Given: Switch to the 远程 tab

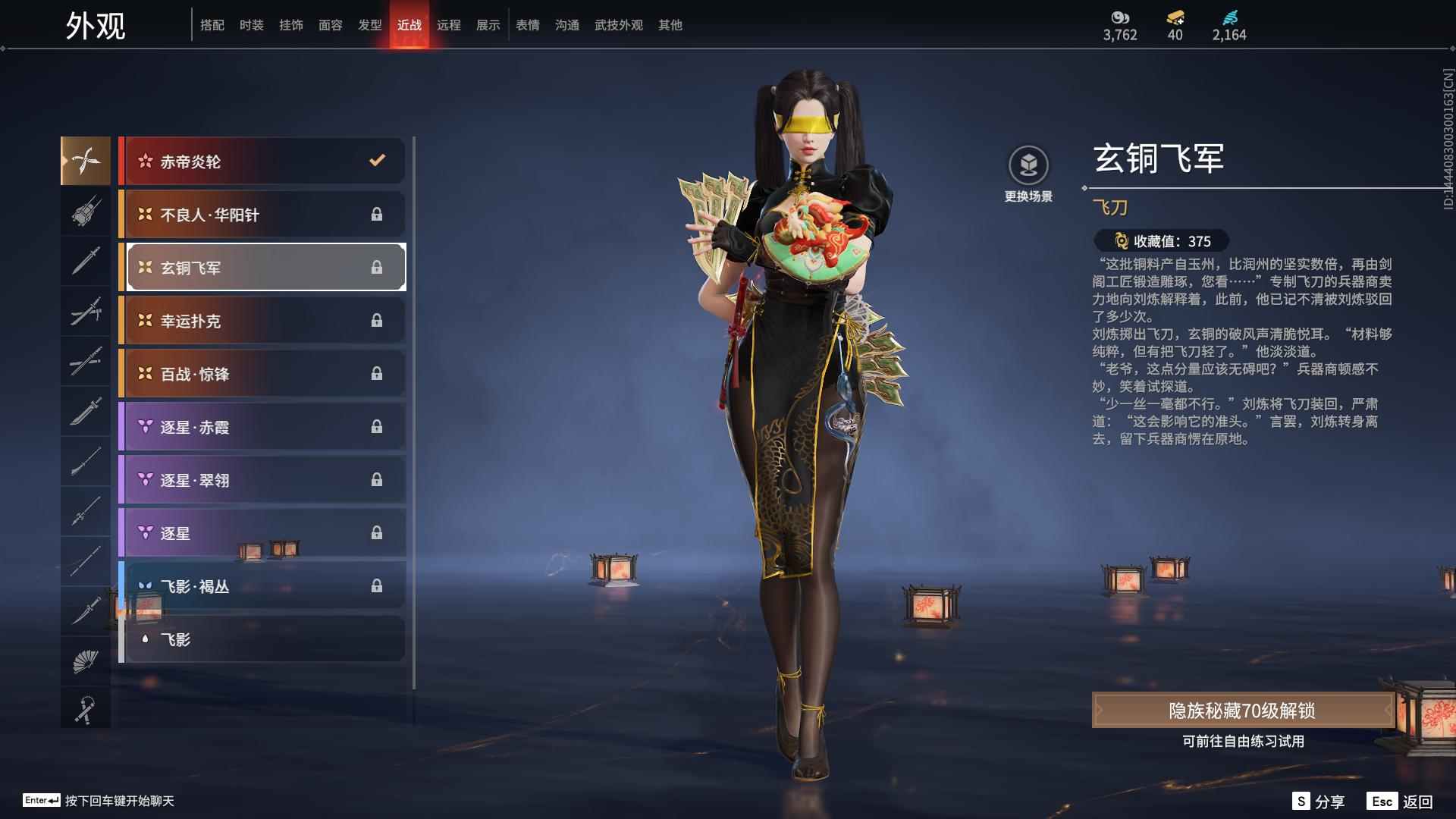Looking at the screenshot, I should coord(450,25).
